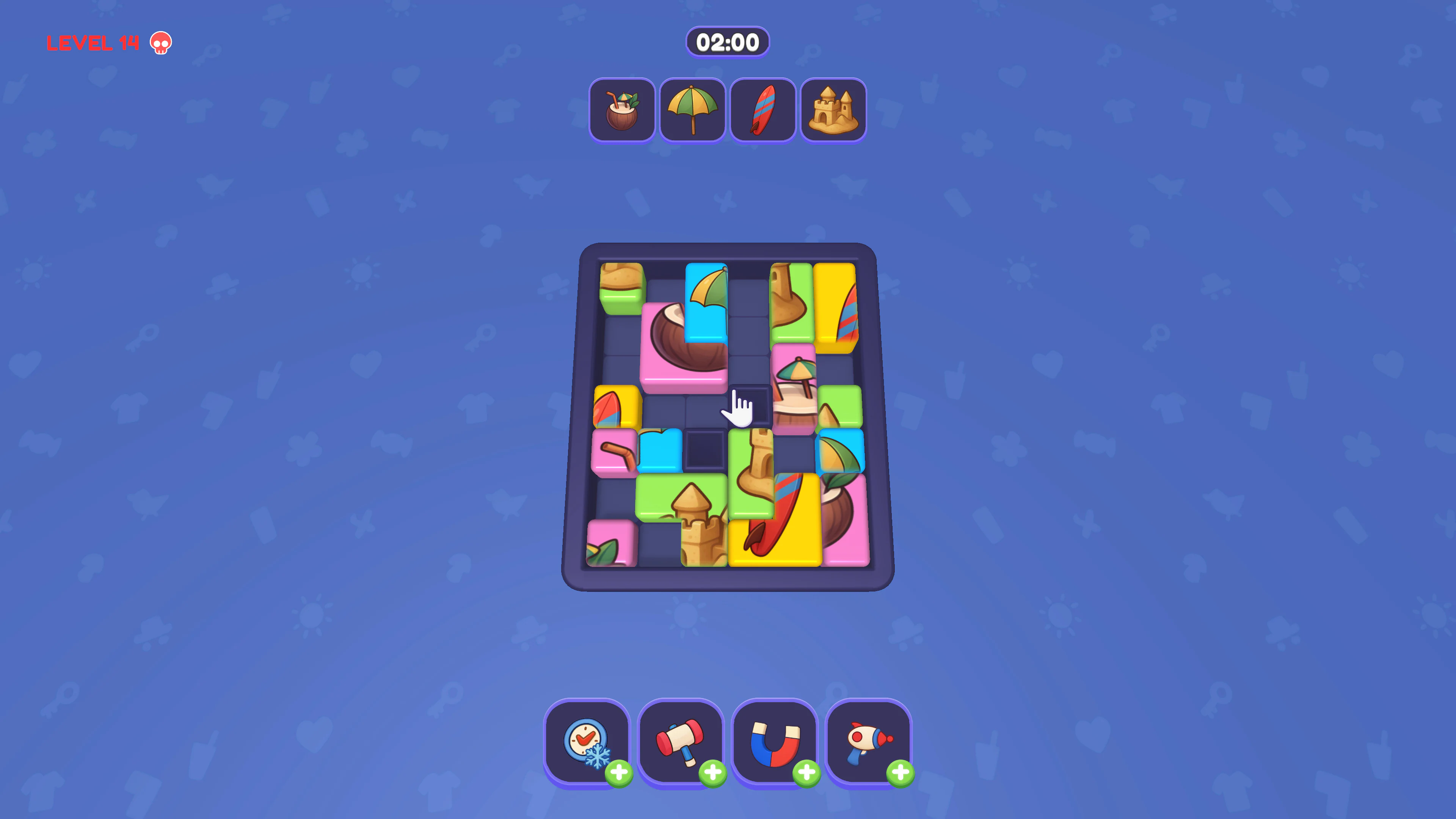Click the 02:00 countdown timer

pyautogui.click(x=728, y=41)
